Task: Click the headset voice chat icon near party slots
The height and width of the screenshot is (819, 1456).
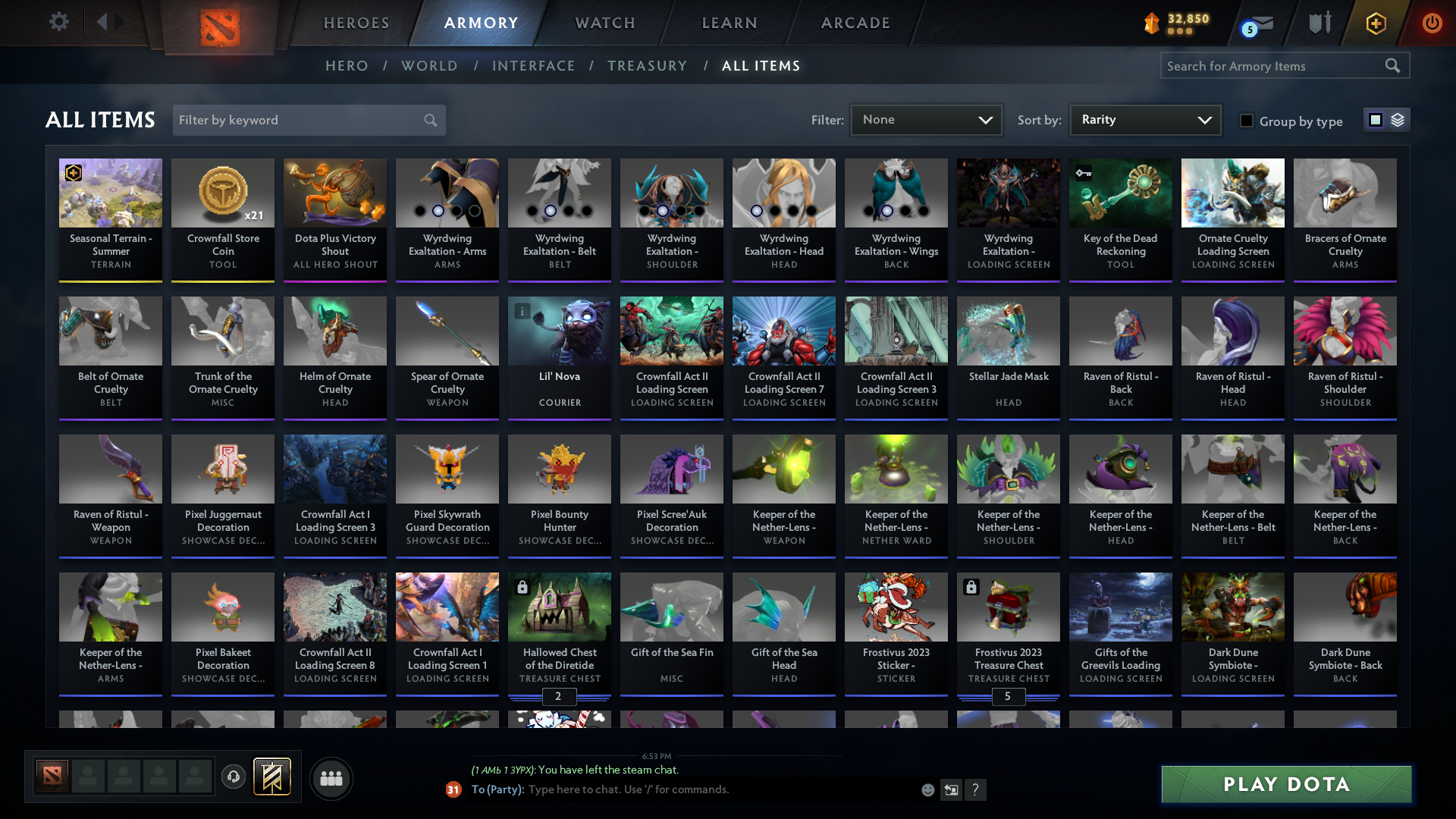Action: pyautogui.click(x=234, y=777)
